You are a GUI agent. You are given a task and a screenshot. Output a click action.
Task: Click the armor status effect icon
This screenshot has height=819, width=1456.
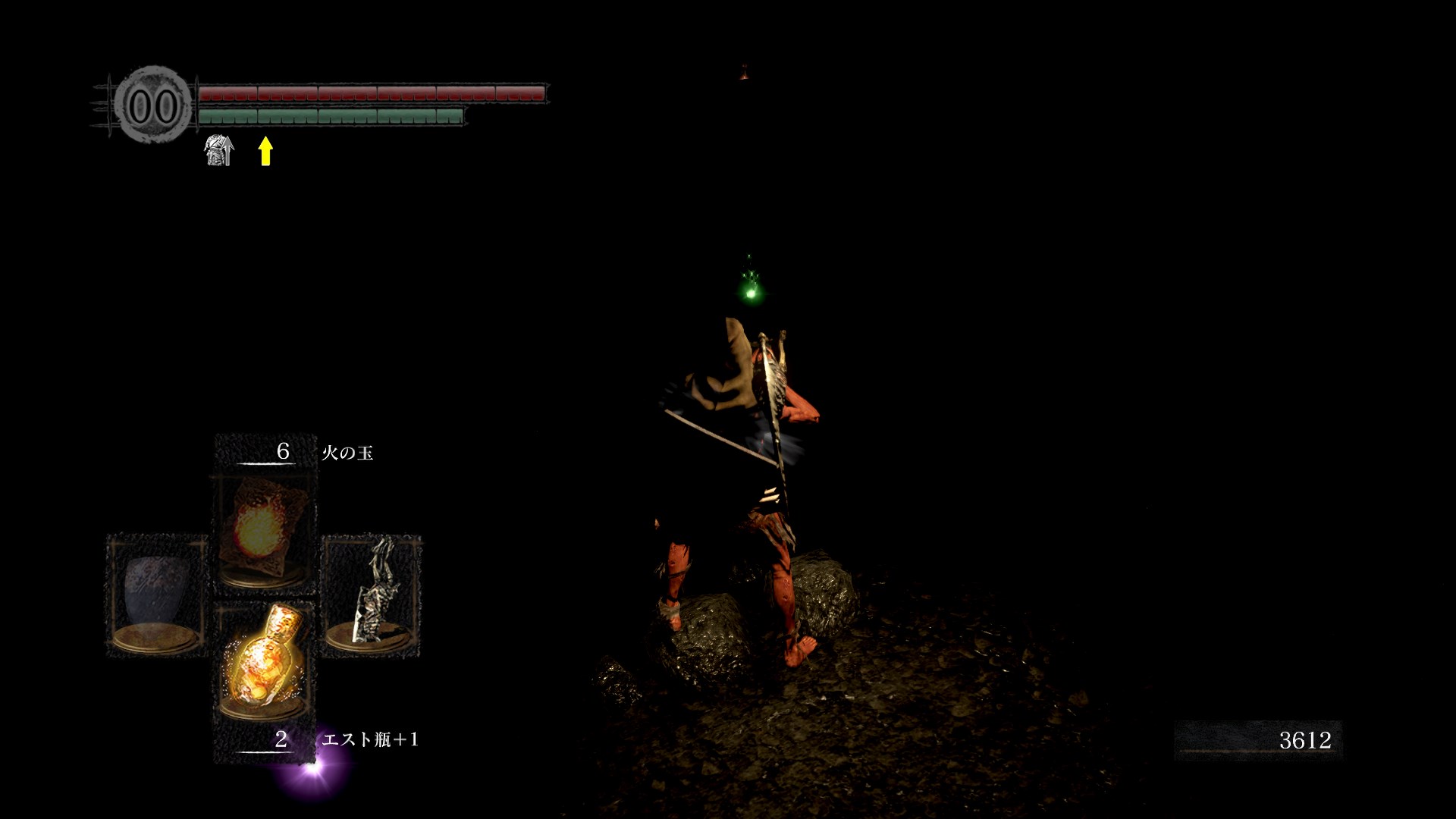point(218,150)
